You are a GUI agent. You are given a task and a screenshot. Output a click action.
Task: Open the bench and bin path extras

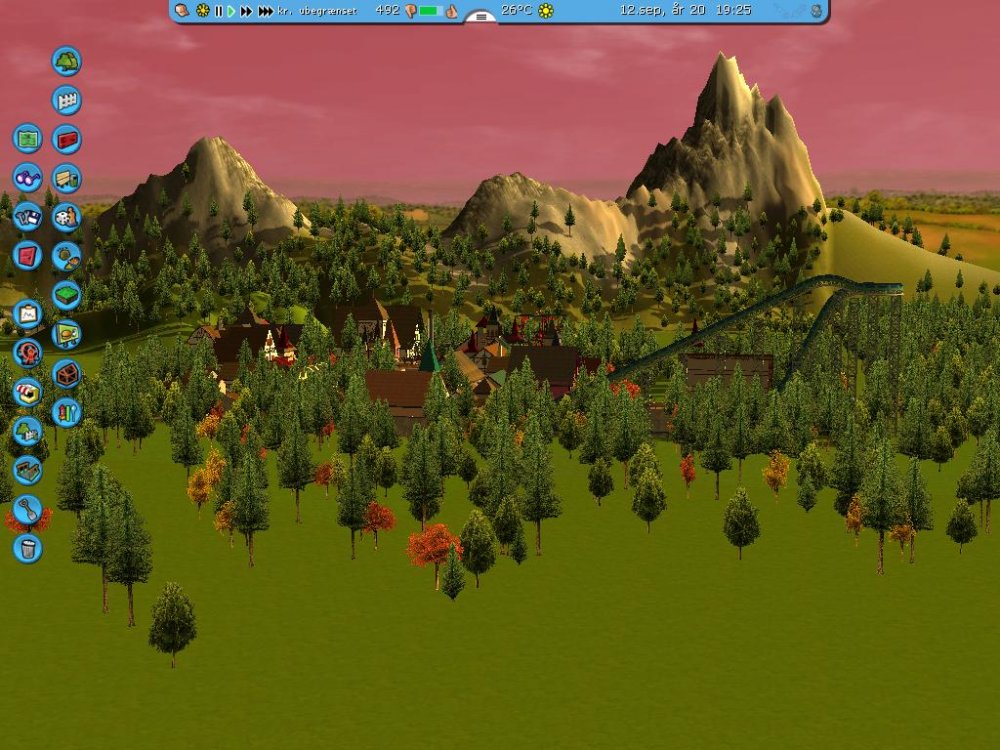click(x=66, y=178)
